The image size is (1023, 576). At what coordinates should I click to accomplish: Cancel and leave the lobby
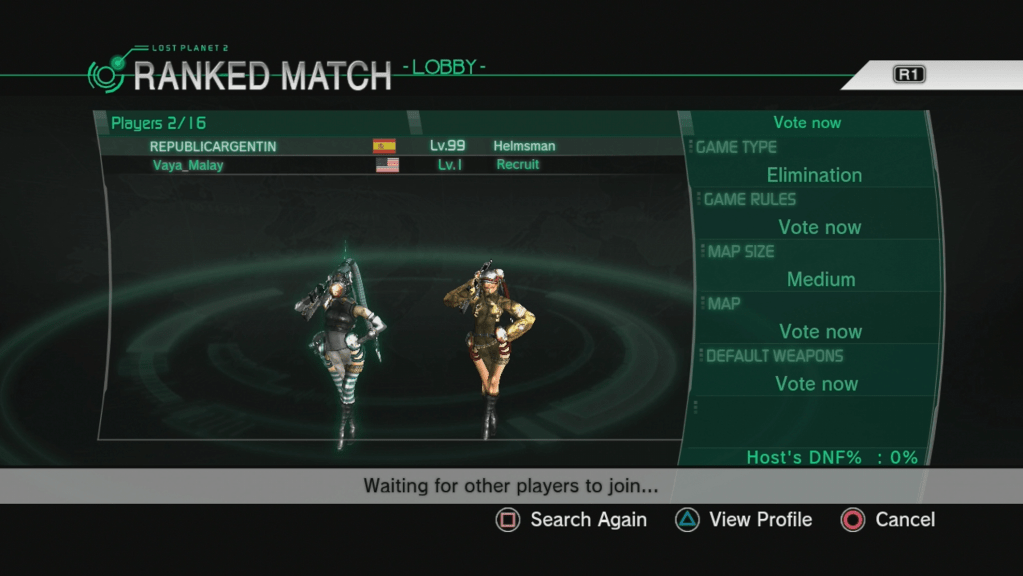pyautogui.click(x=889, y=520)
